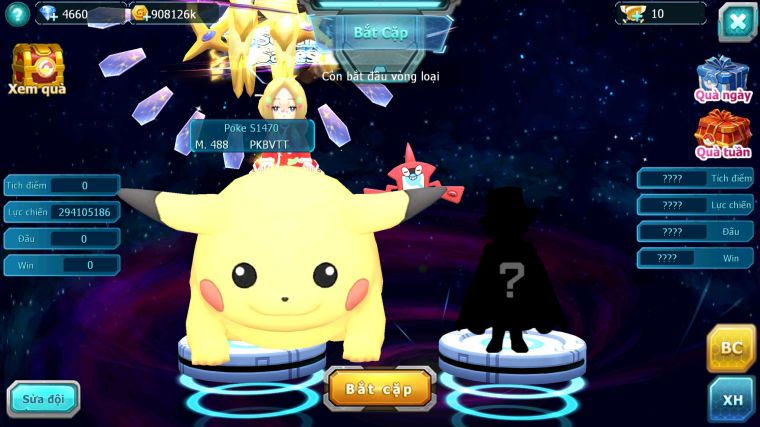Open the BC button

click(731, 348)
